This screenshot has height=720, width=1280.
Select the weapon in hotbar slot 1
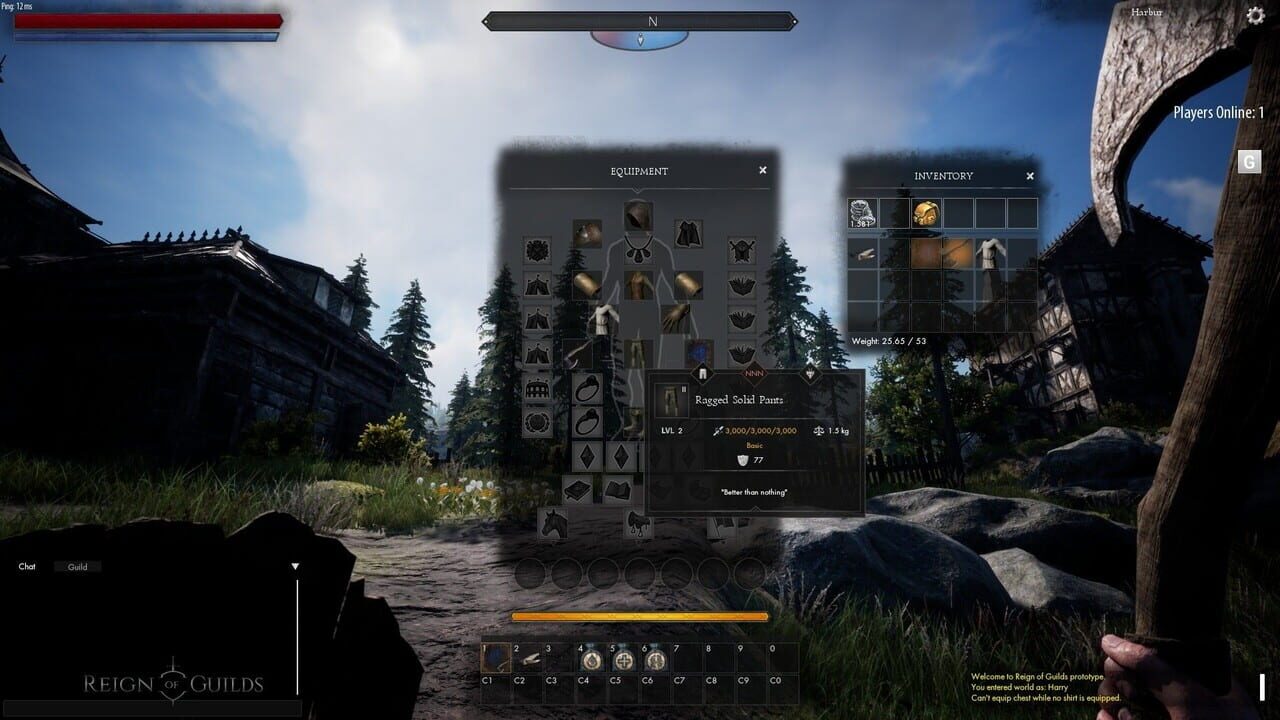495,659
